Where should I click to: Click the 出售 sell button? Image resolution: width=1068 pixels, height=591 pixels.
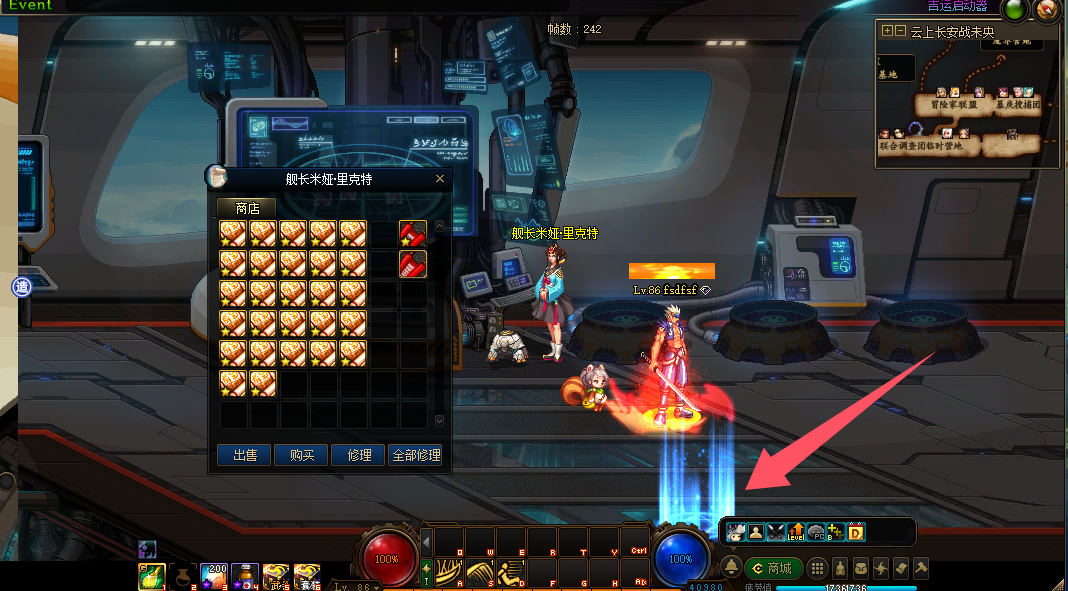coord(245,455)
